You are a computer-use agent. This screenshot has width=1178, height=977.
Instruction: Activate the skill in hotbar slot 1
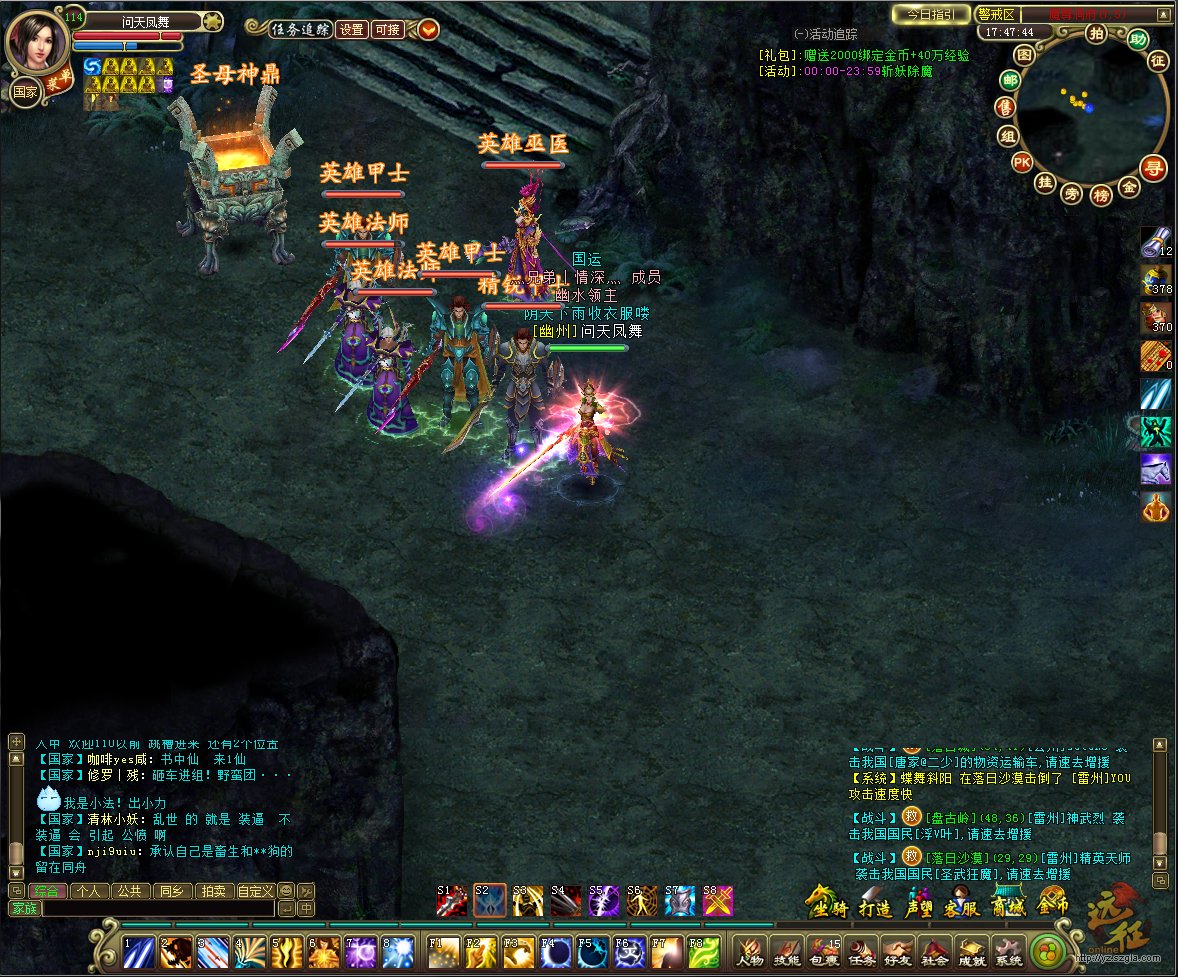pos(138,951)
